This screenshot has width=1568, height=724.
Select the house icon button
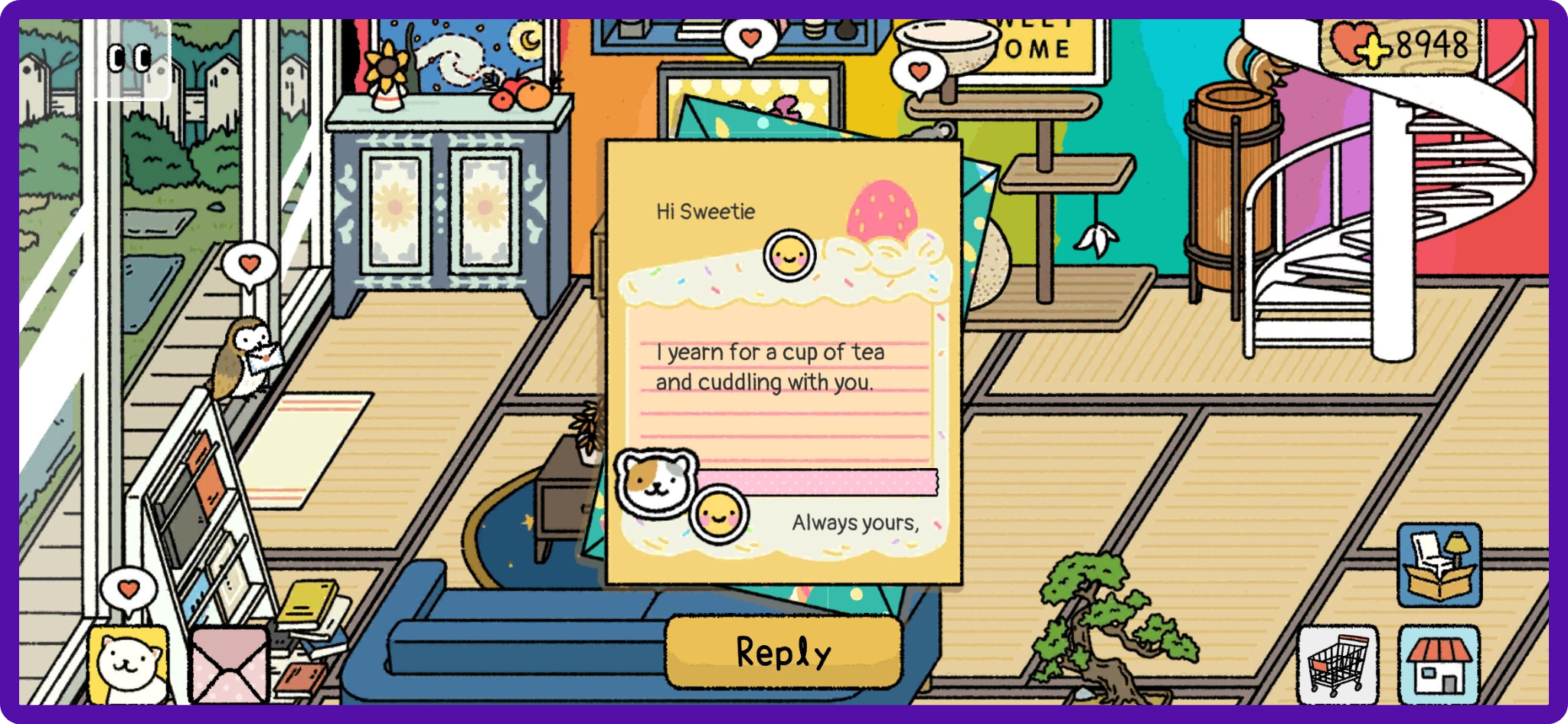1439,663
